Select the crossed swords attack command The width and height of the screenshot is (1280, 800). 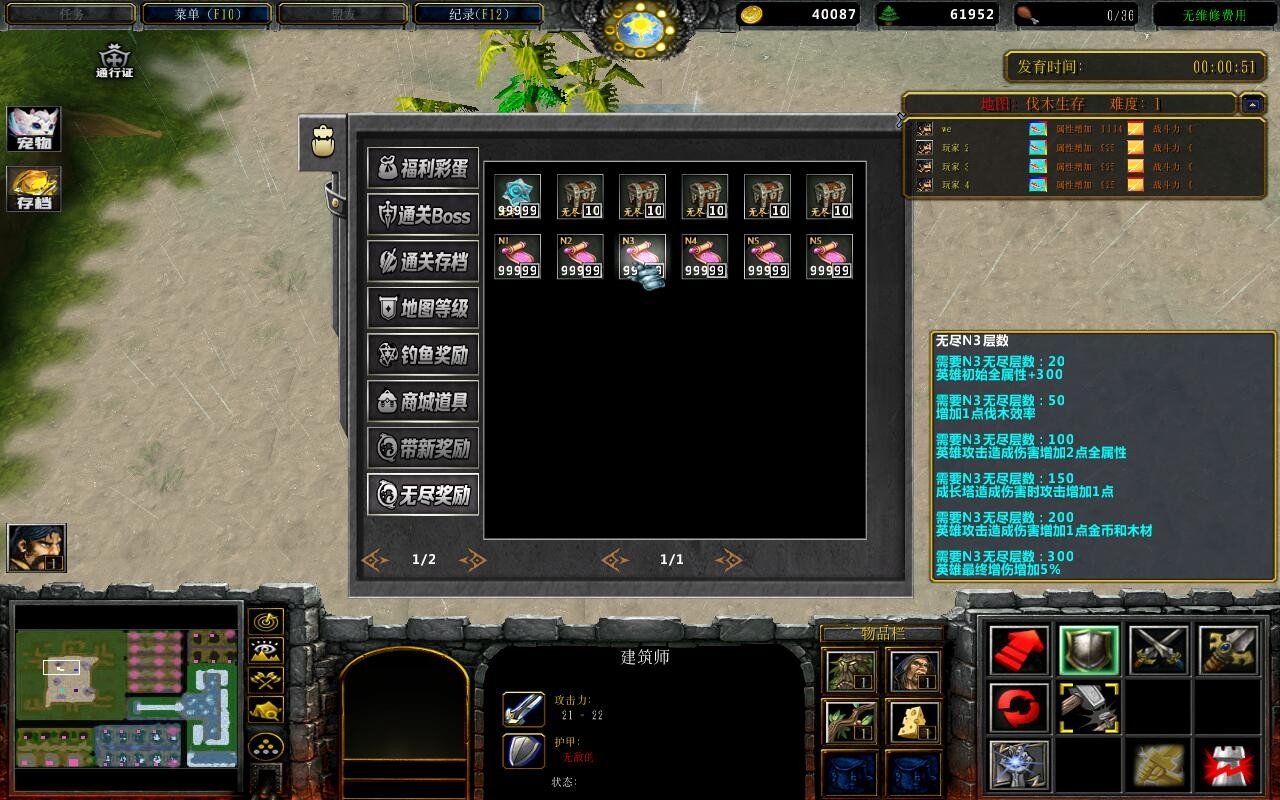point(1158,651)
